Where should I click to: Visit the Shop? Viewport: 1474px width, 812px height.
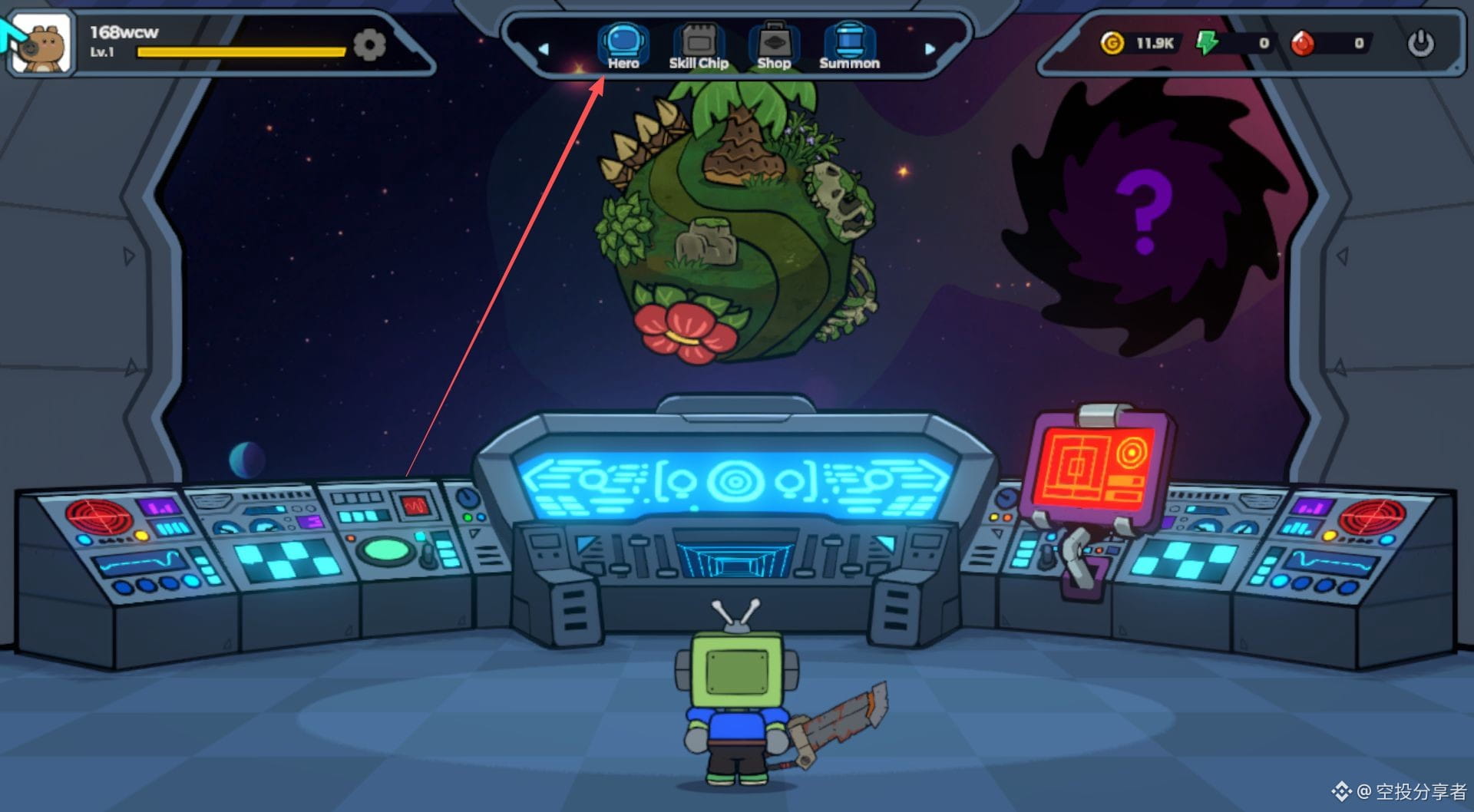(x=773, y=47)
